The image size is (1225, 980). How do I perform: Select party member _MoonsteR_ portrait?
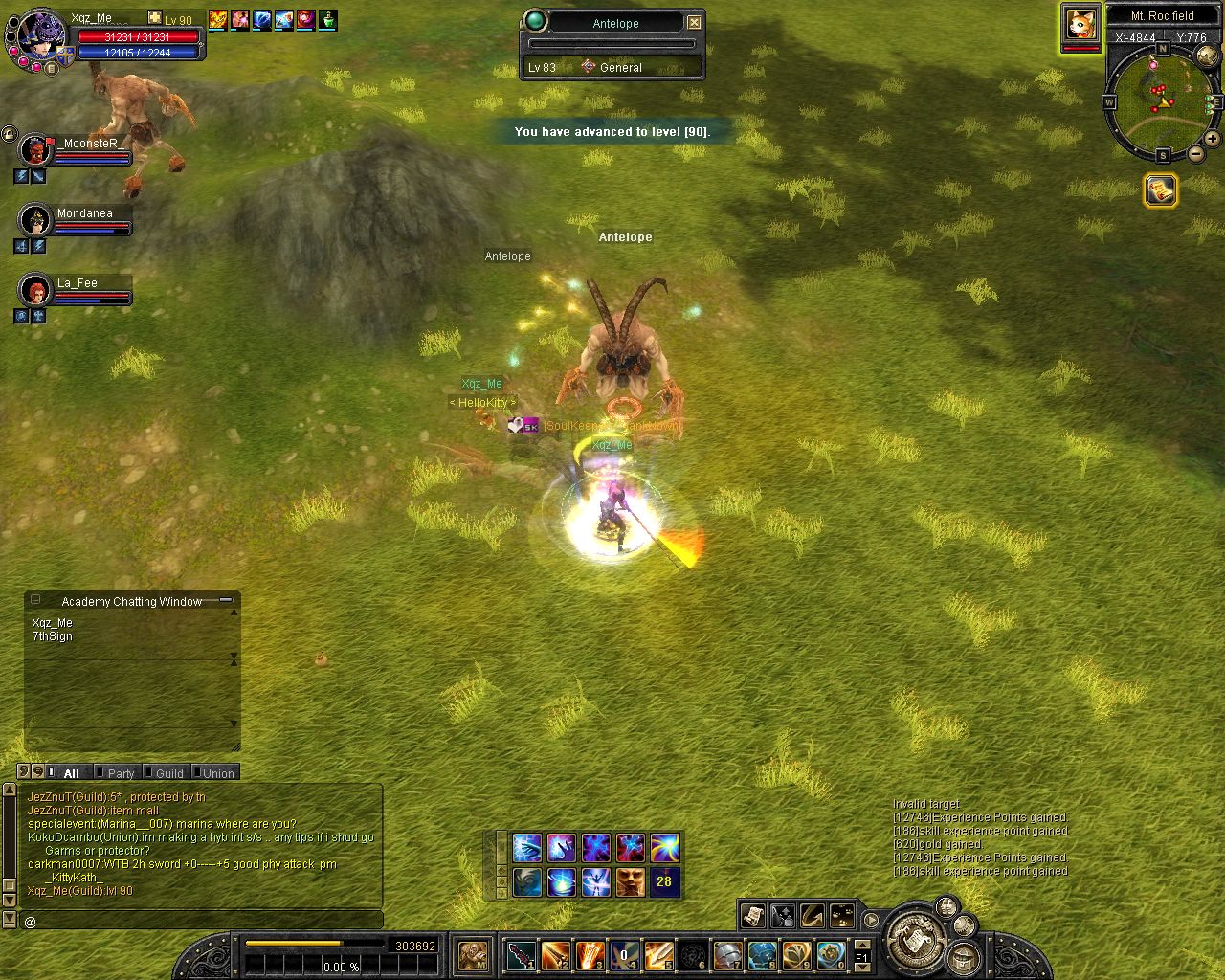point(35,151)
